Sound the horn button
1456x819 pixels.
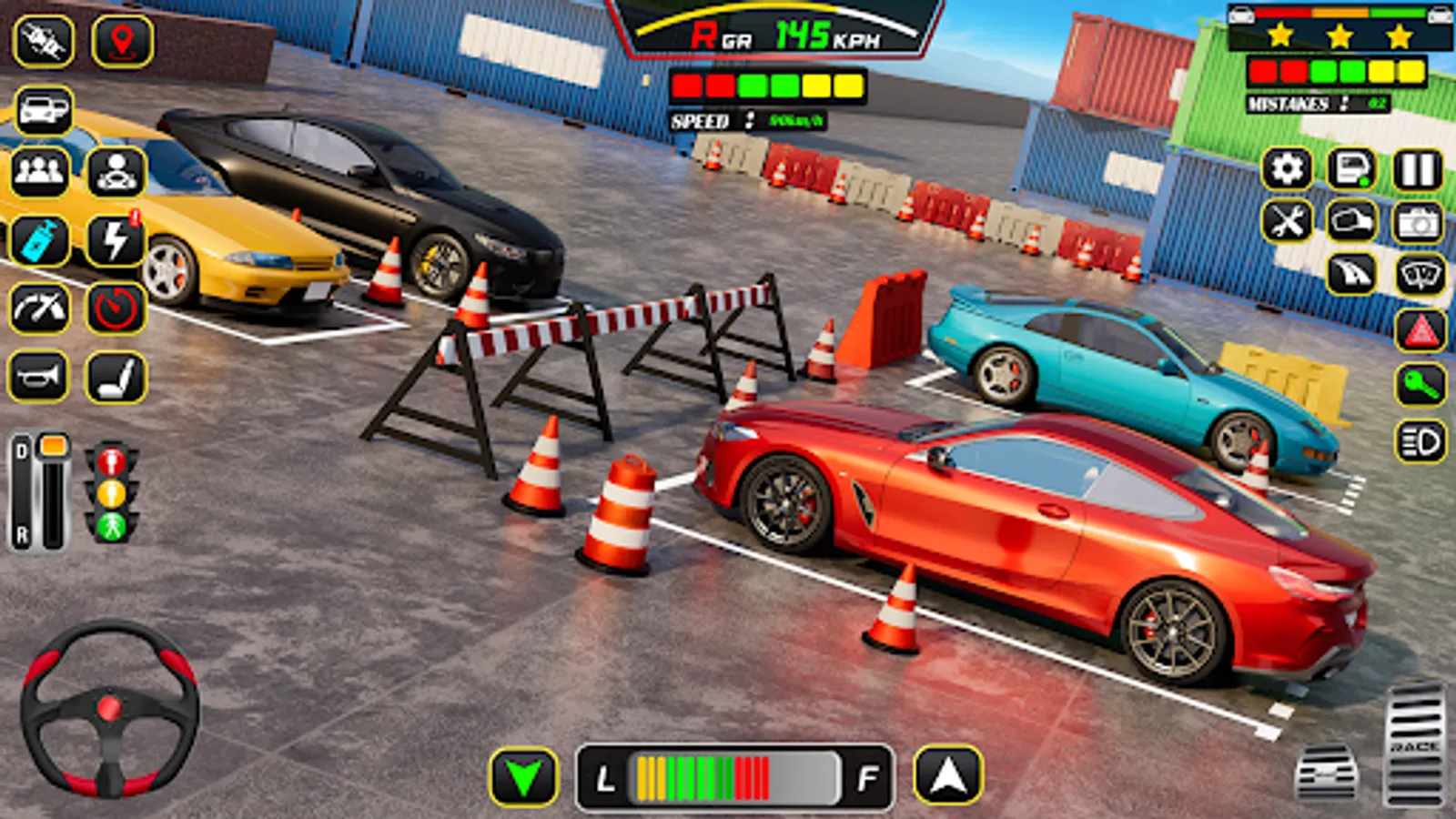pos(38,377)
